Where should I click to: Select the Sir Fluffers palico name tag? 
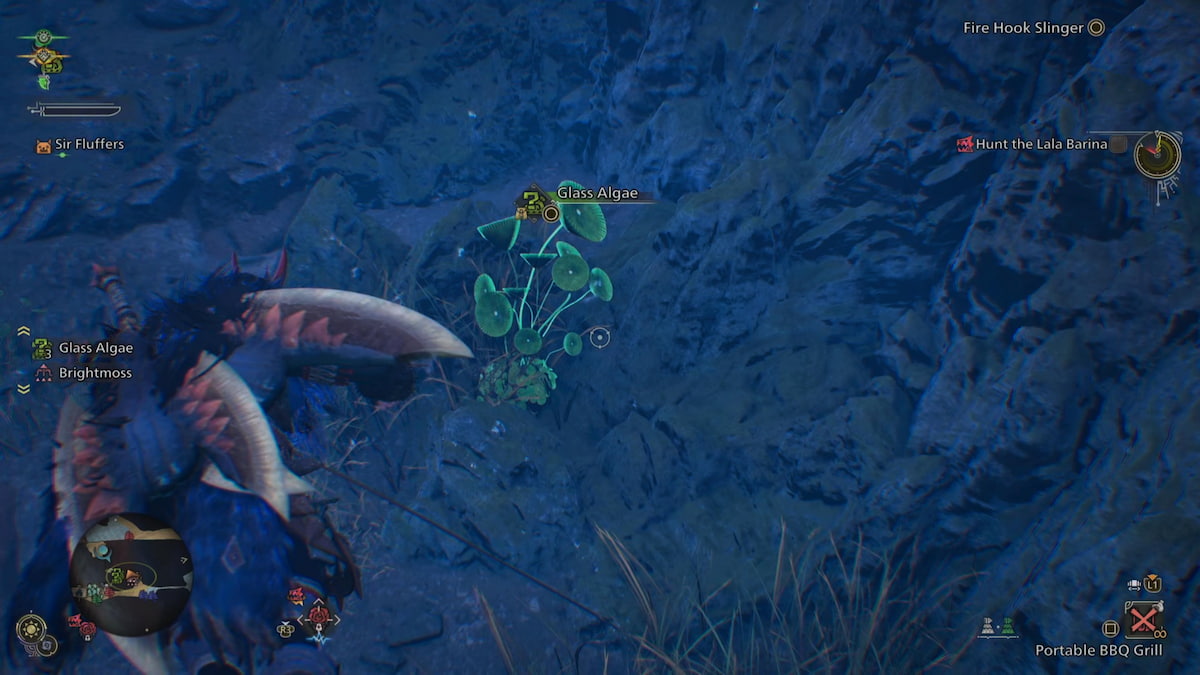pos(89,144)
